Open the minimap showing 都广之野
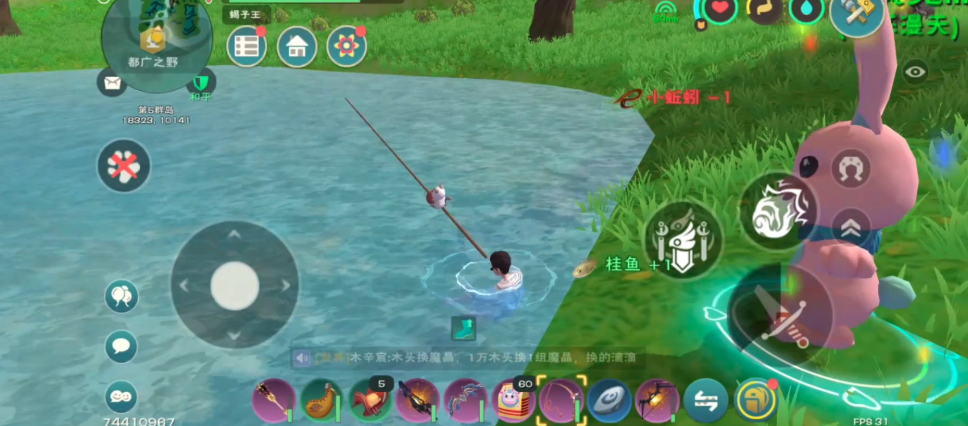The image size is (968, 426). tap(157, 38)
